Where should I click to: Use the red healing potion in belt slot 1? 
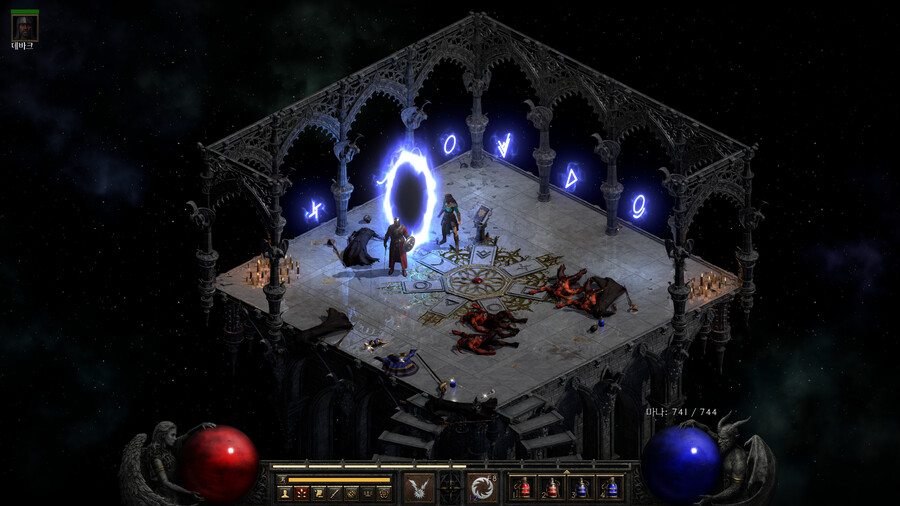523,488
